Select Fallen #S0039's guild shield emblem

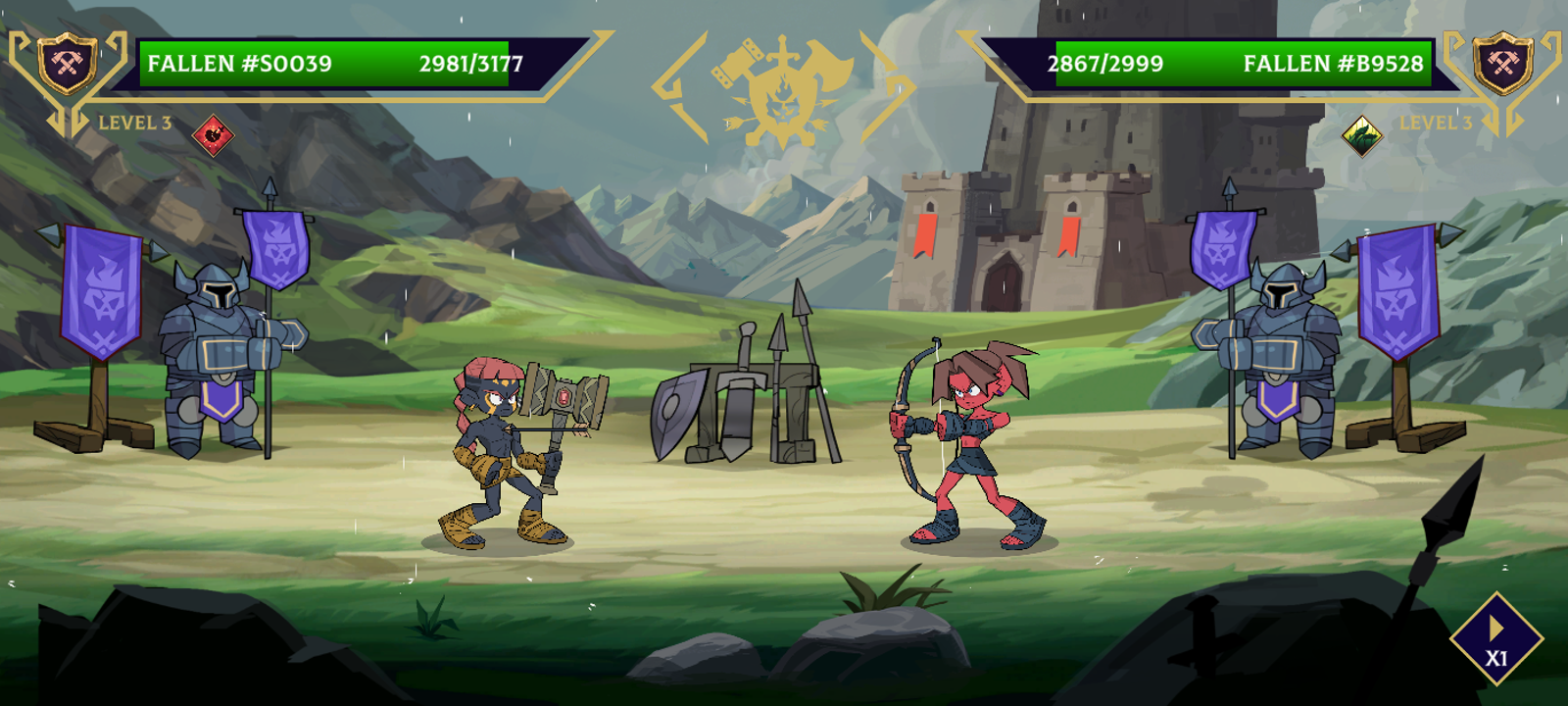click(x=67, y=64)
